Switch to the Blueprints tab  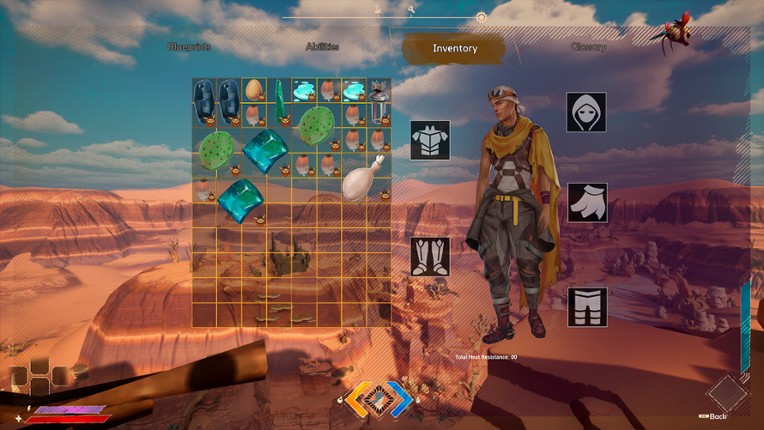(x=189, y=47)
